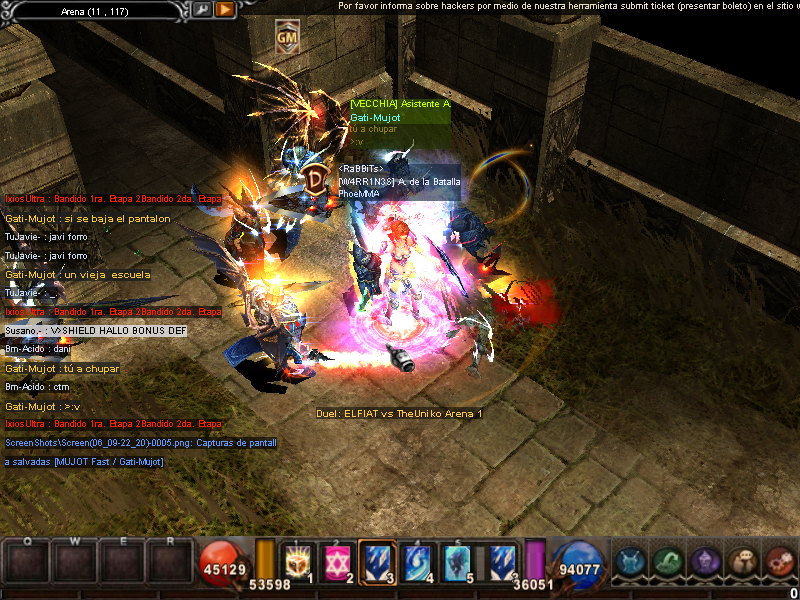Click the ScreenShots saved file message
The width and height of the screenshot is (800, 600).
140,442
